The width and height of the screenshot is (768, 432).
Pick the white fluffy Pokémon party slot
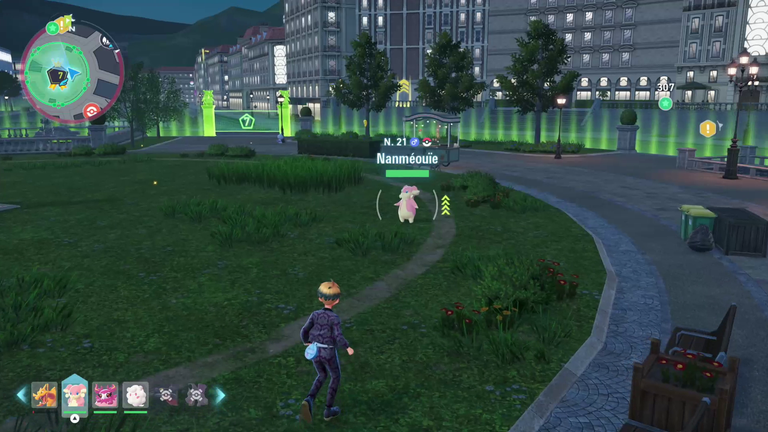coord(135,395)
